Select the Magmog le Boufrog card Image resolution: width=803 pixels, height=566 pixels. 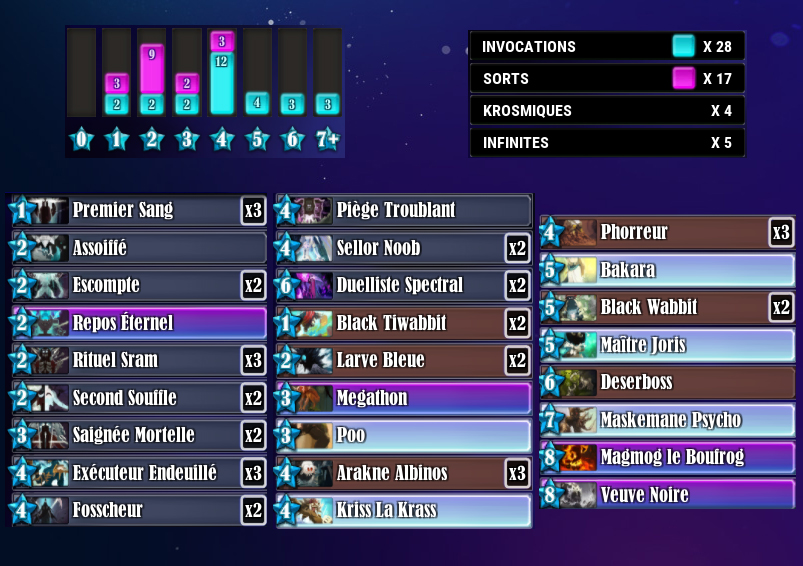[x=668, y=457]
